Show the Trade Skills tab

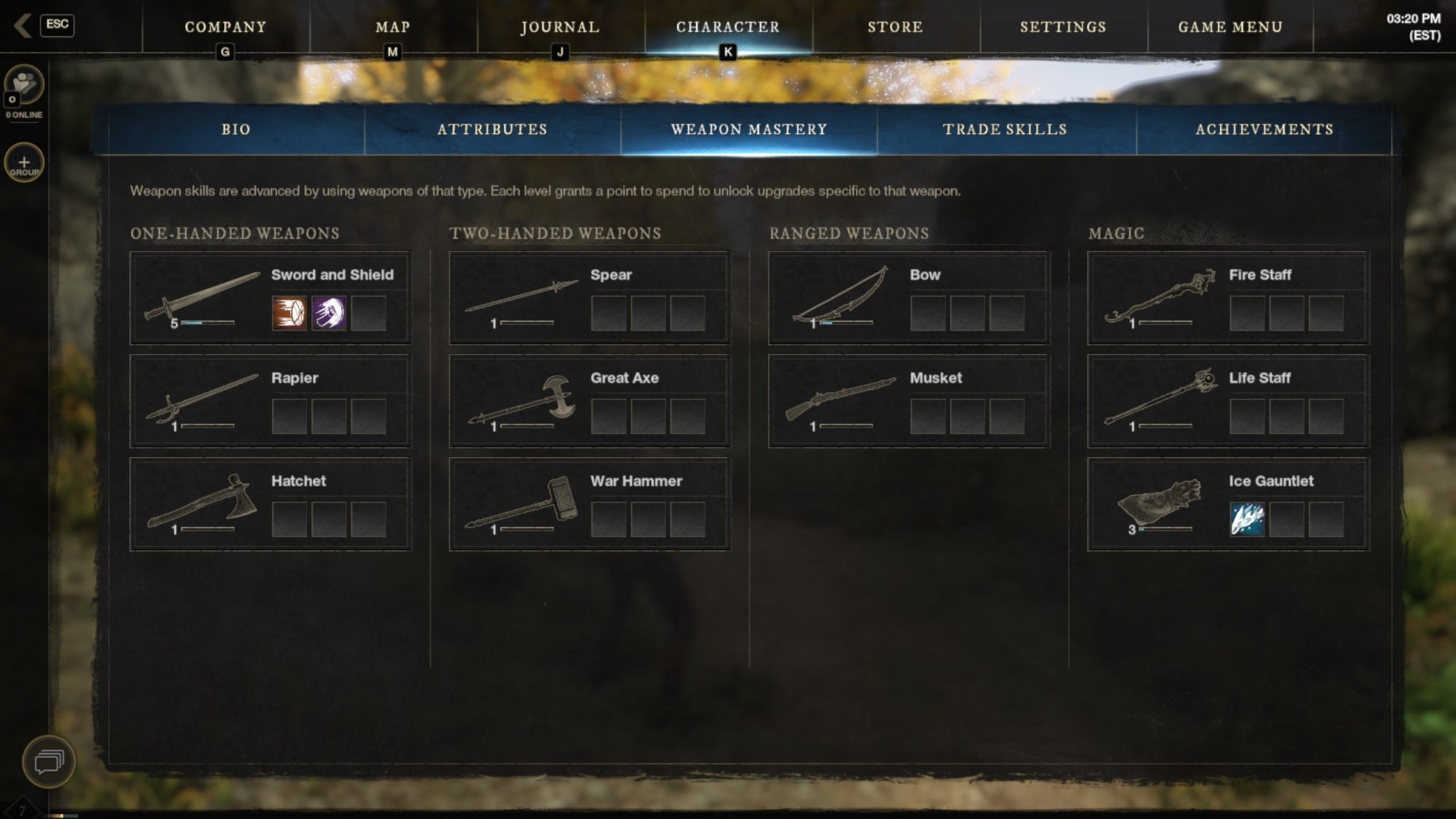(1005, 129)
